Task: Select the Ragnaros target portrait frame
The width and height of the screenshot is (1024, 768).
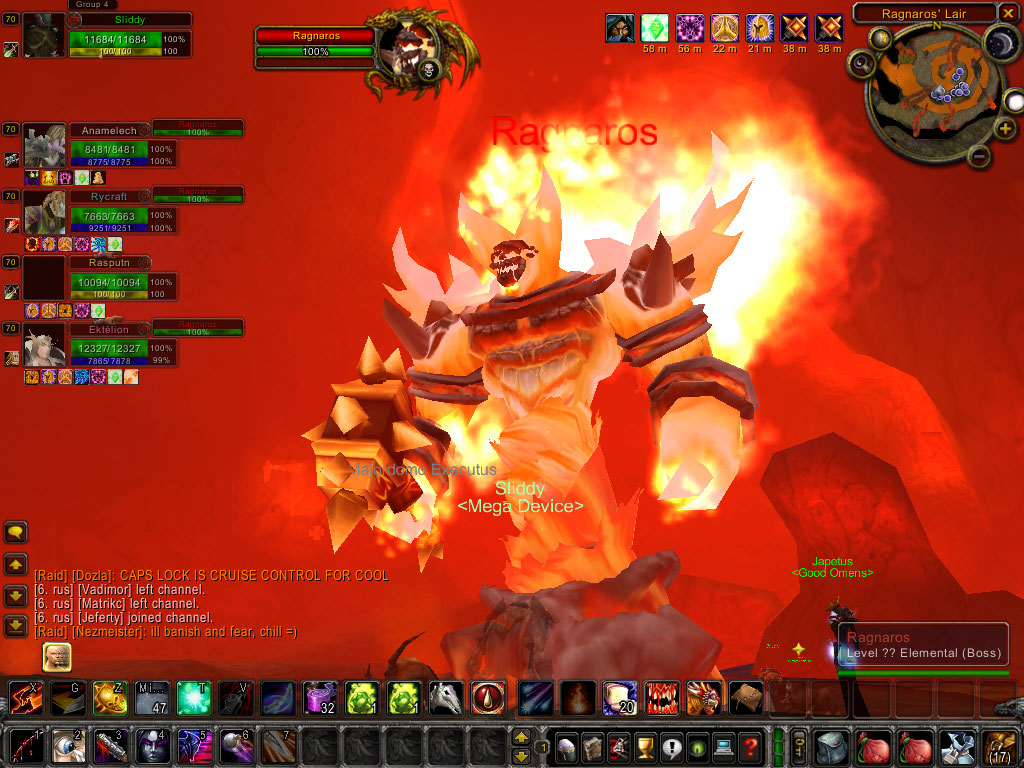Action: coord(410,52)
